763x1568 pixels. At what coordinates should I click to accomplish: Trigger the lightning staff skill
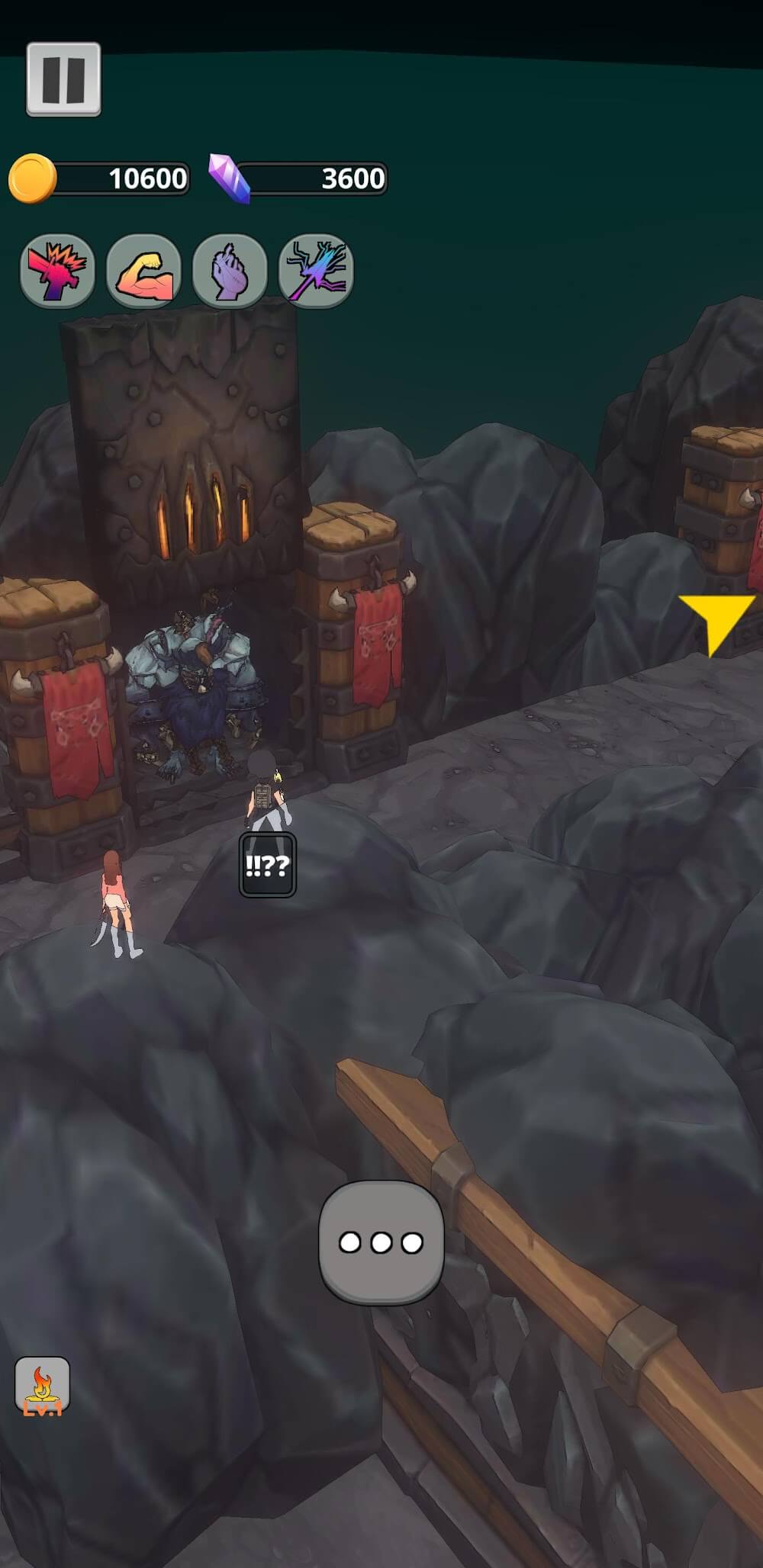point(316,271)
